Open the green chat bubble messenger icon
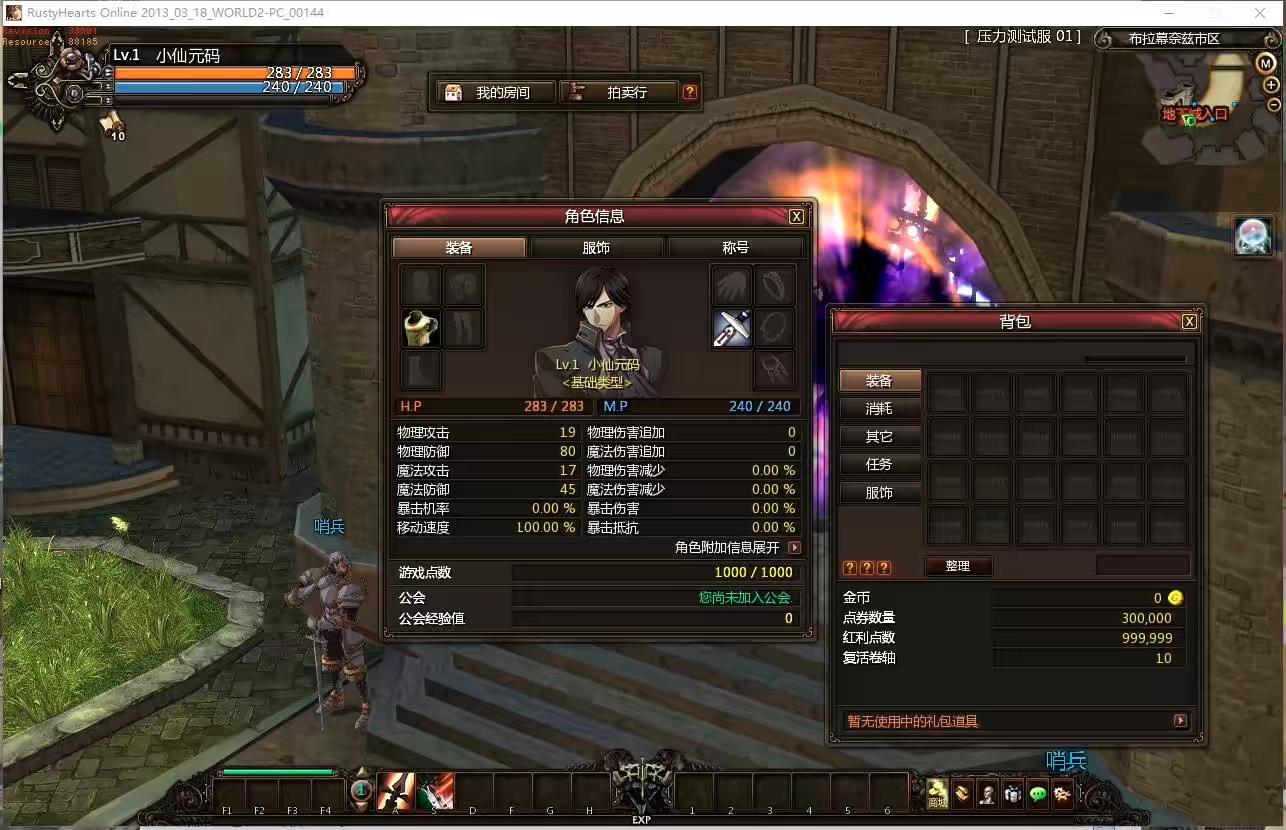This screenshot has width=1286, height=830. (1038, 793)
